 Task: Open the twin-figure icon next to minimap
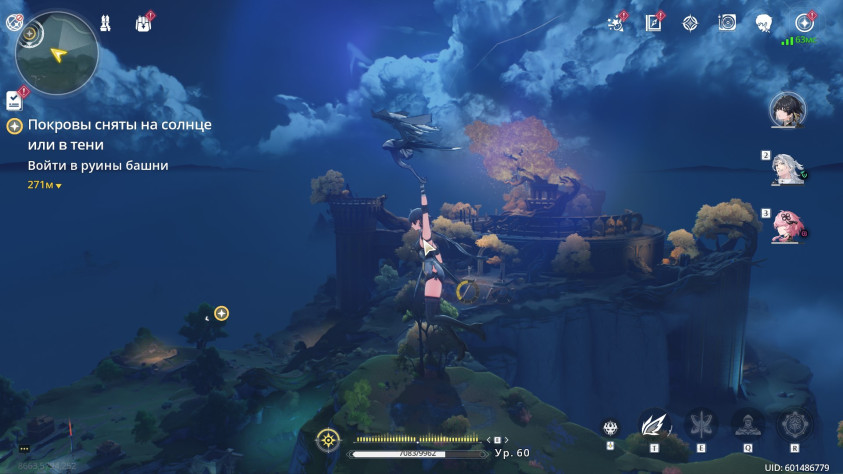105,22
